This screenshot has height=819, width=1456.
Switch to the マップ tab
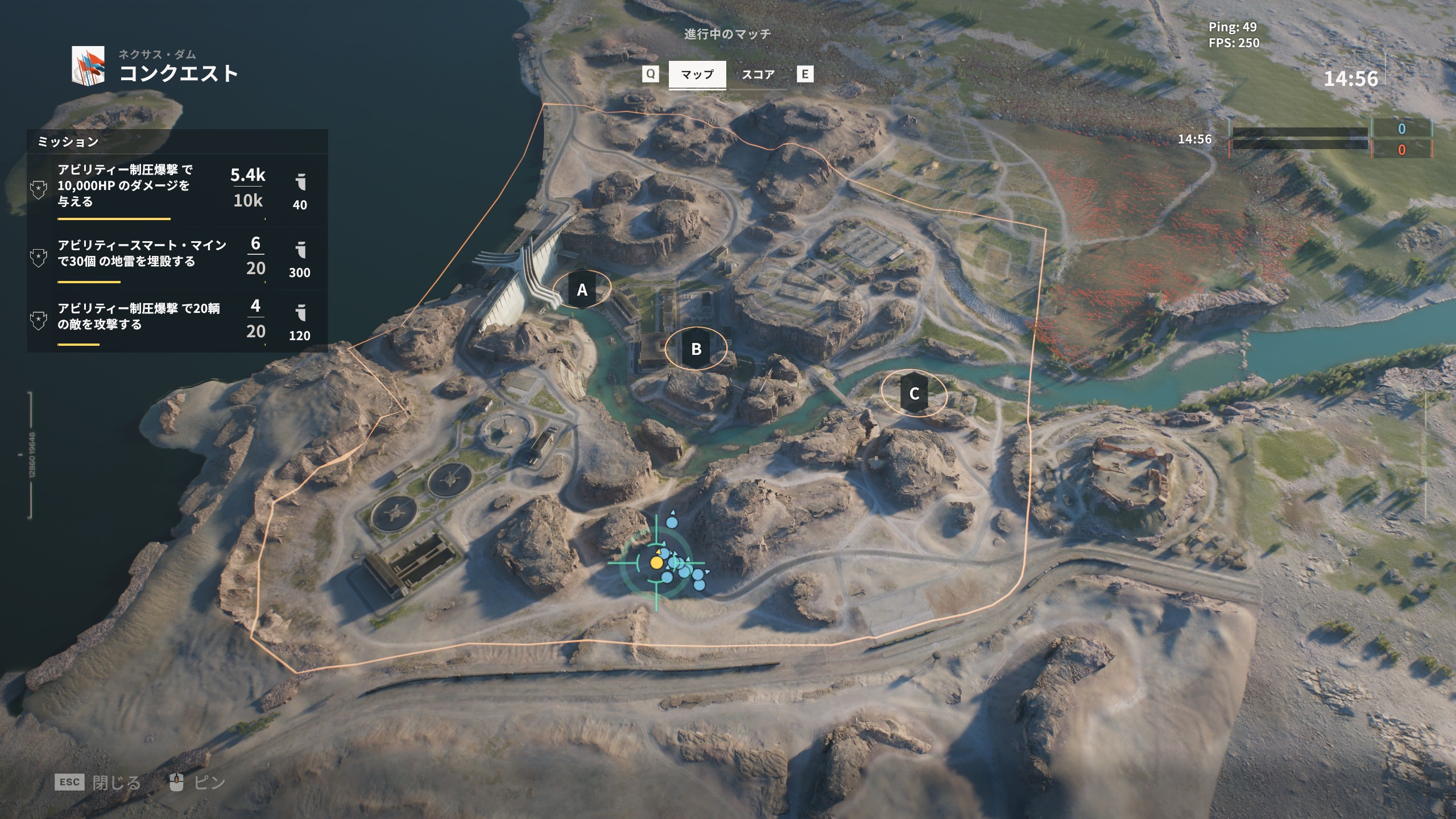(697, 75)
